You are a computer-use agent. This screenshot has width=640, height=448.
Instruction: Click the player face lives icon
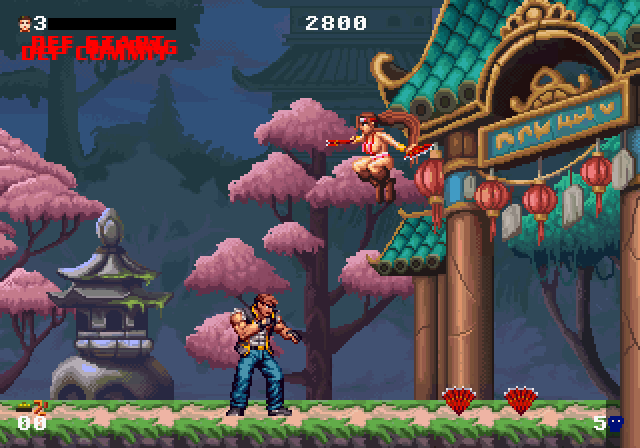24,22
